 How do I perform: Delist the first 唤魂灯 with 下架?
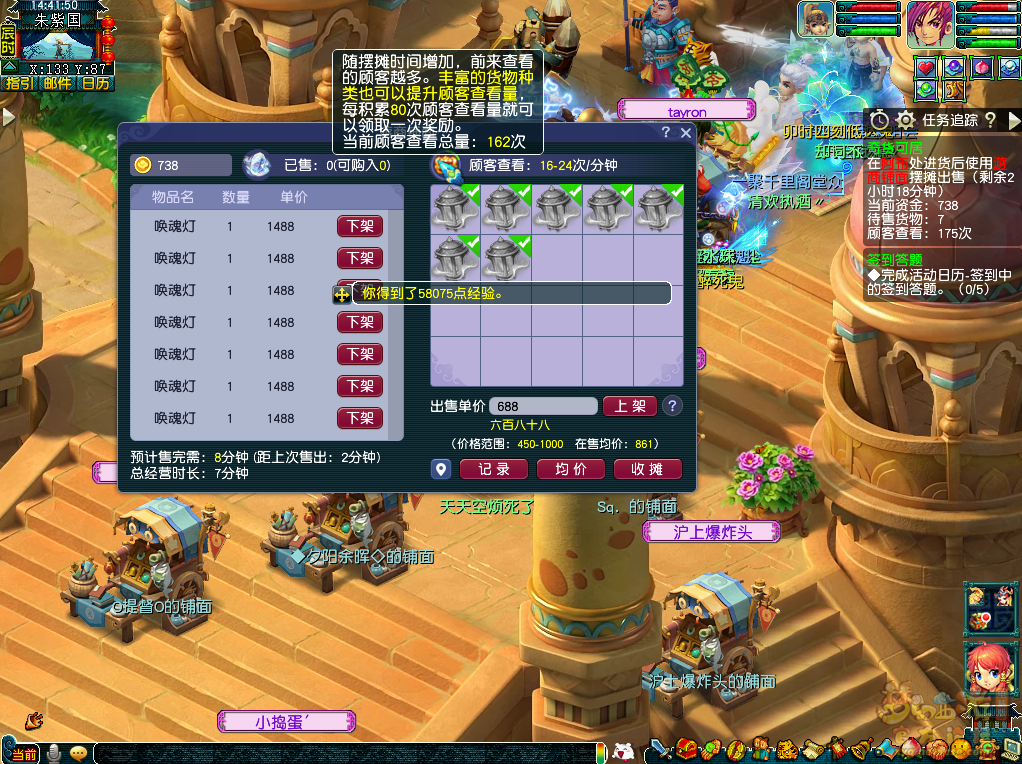tap(360, 226)
